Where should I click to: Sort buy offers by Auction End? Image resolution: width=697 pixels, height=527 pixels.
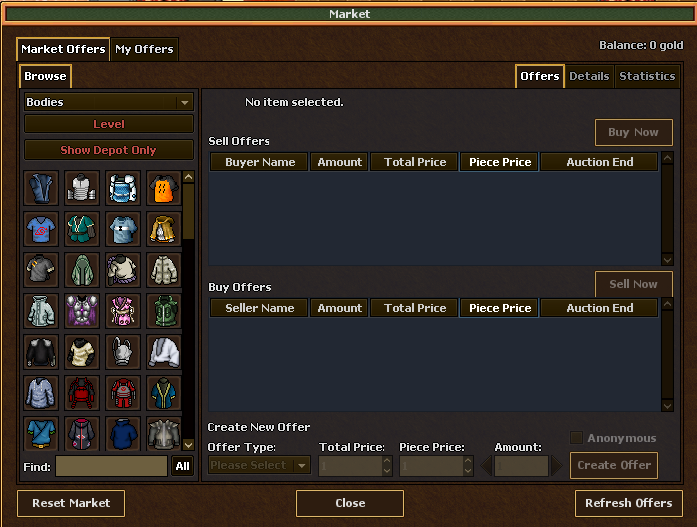coord(599,308)
